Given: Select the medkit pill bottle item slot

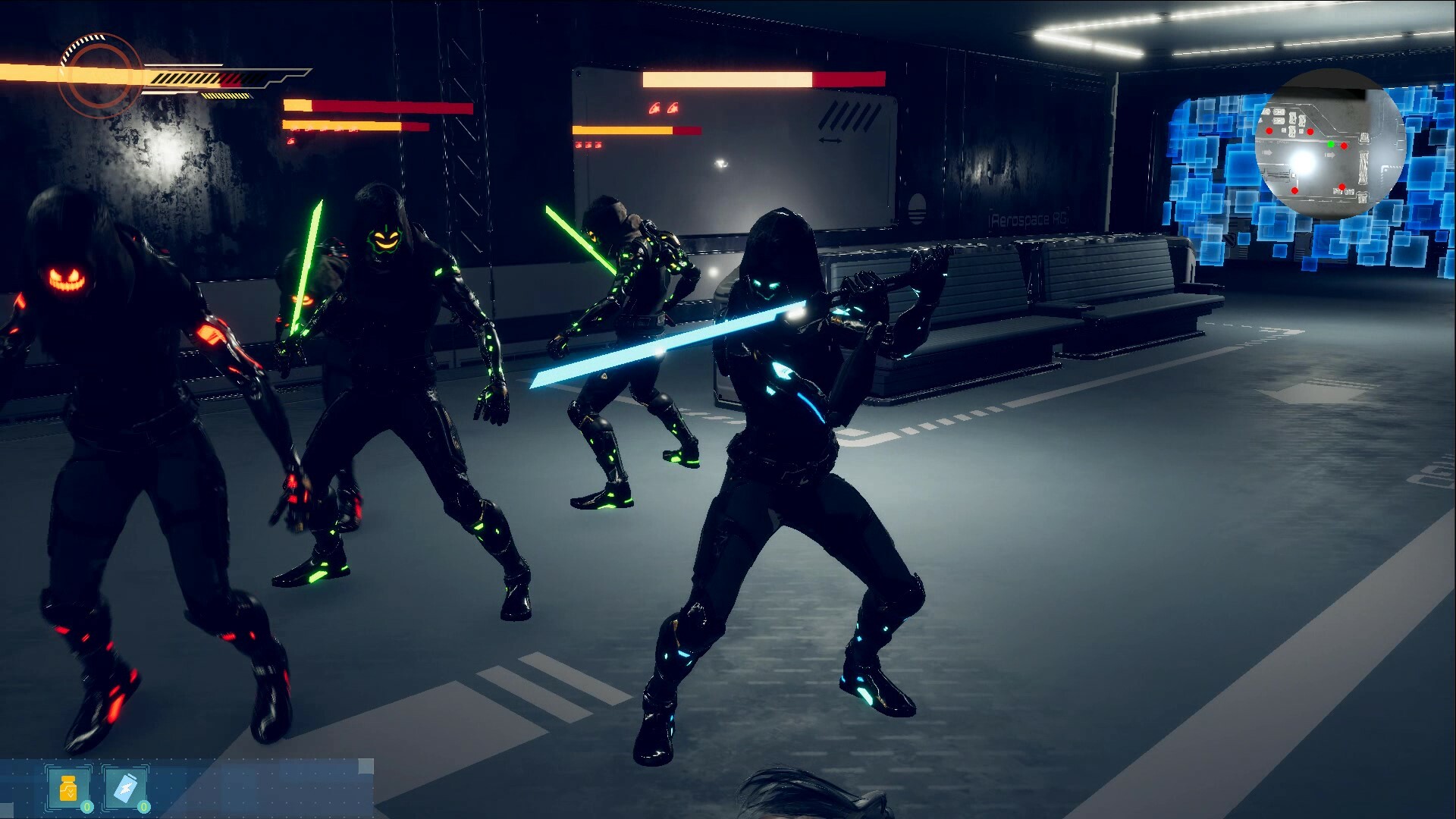Looking at the screenshot, I should tap(68, 787).
